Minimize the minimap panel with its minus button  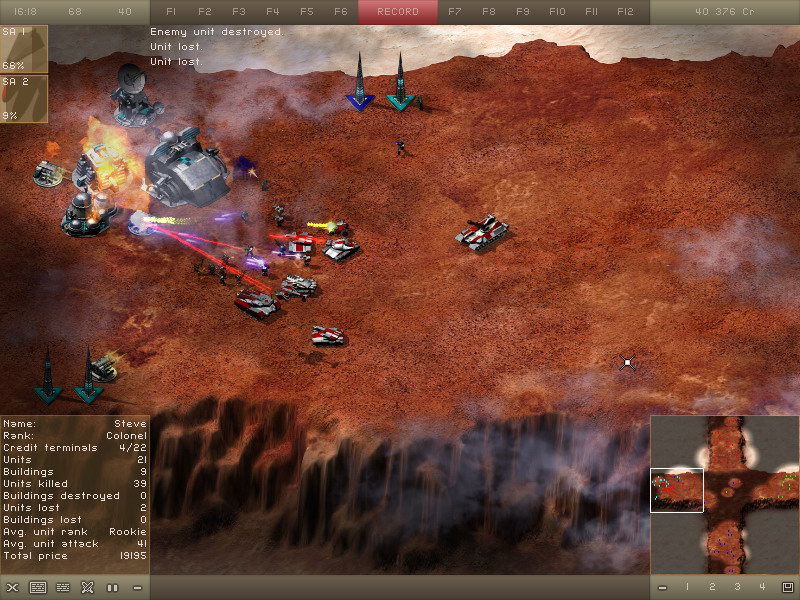point(662,587)
